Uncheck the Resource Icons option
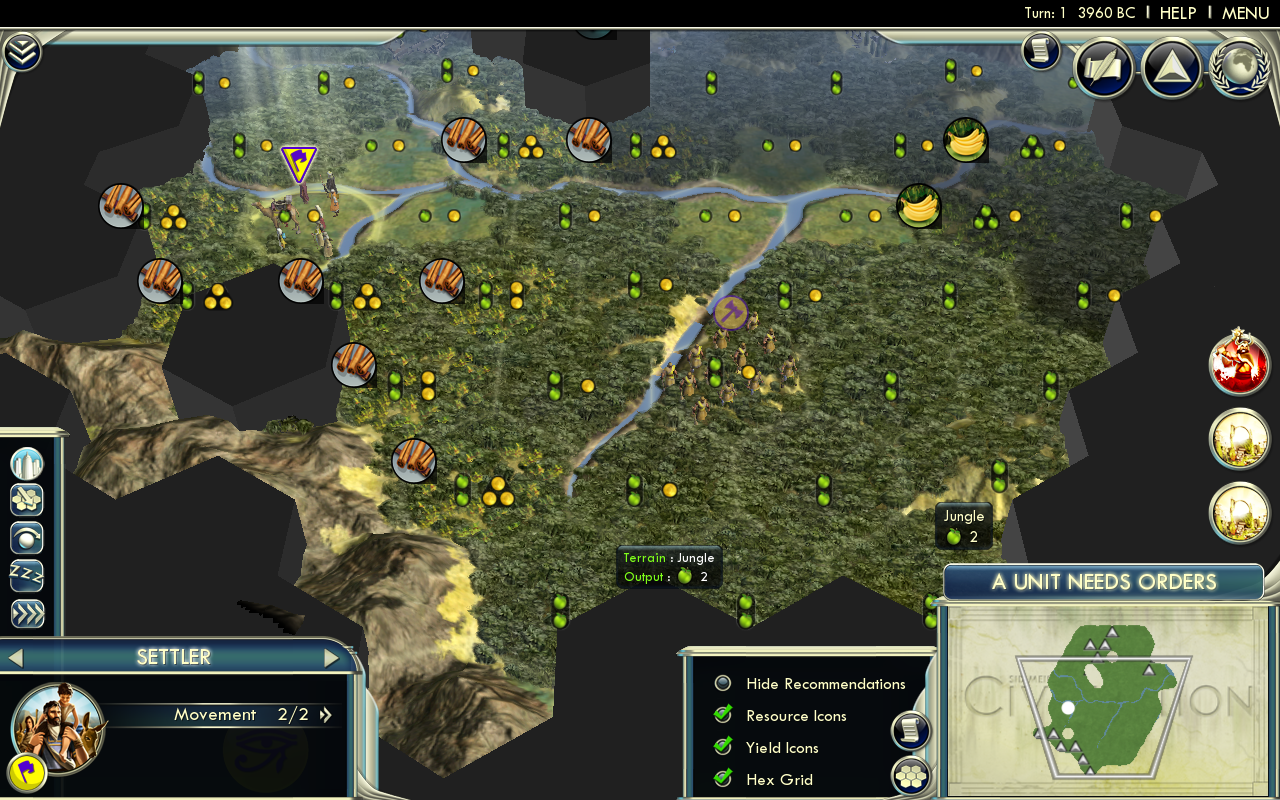Image resolution: width=1280 pixels, height=800 pixels. point(723,716)
